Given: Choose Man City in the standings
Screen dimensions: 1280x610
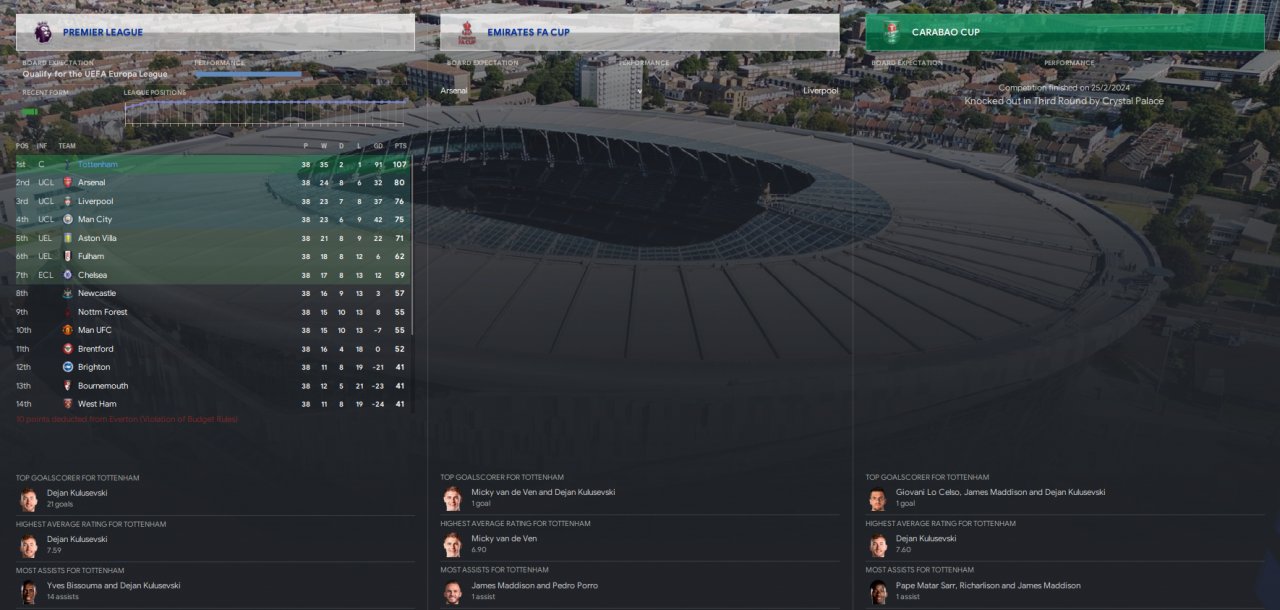Looking at the screenshot, I should tap(95, 219).
